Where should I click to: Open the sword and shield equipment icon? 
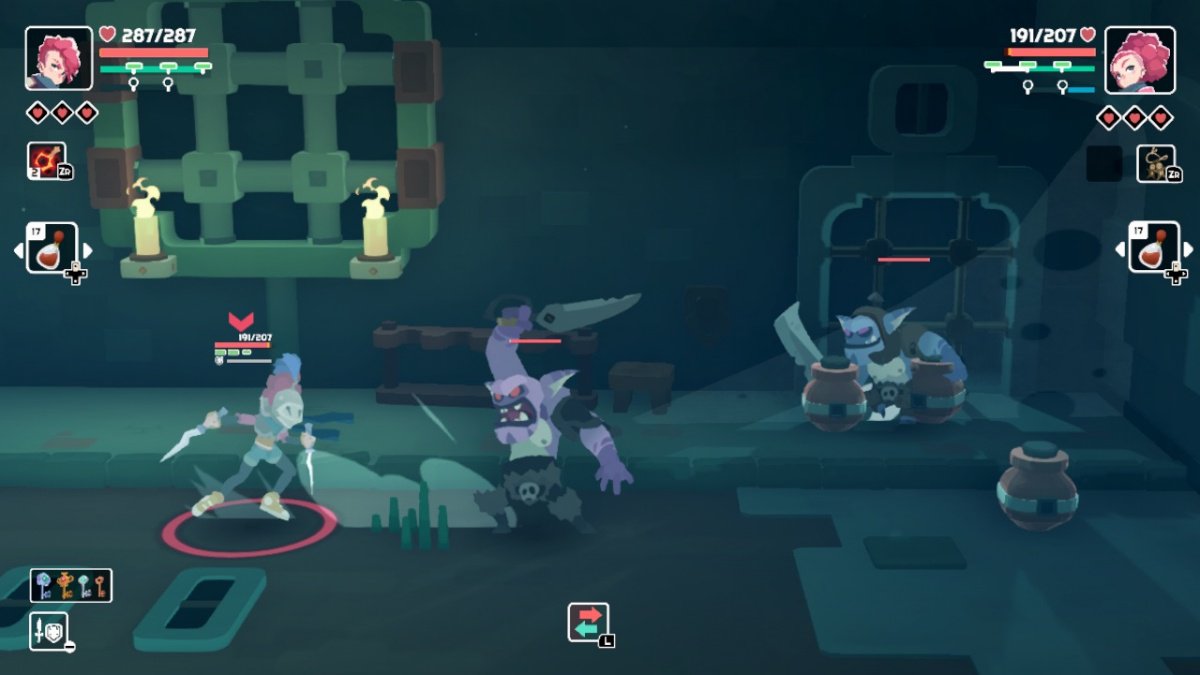click(48, 630)
